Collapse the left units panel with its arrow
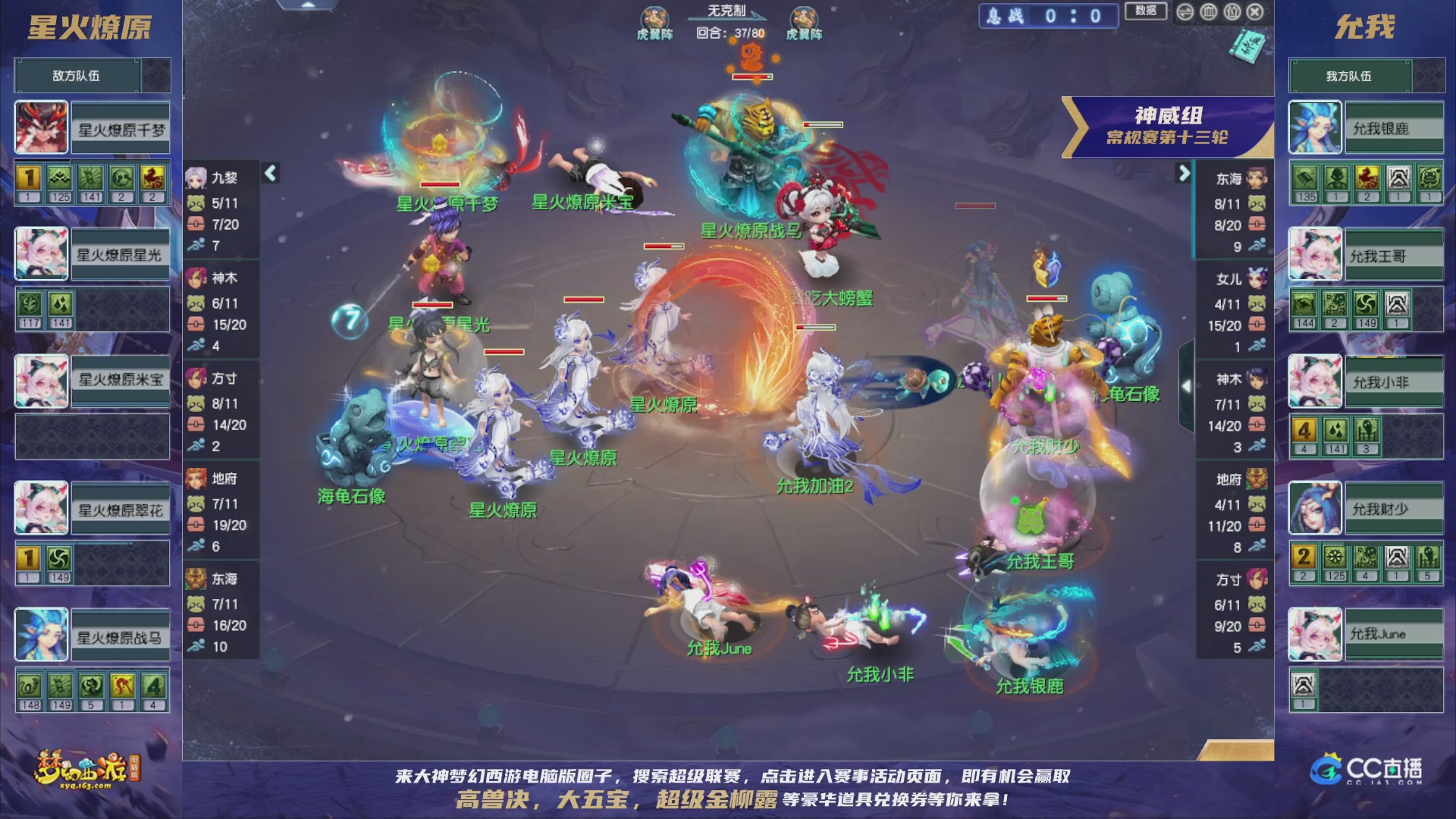 click(x=269, y=173)
